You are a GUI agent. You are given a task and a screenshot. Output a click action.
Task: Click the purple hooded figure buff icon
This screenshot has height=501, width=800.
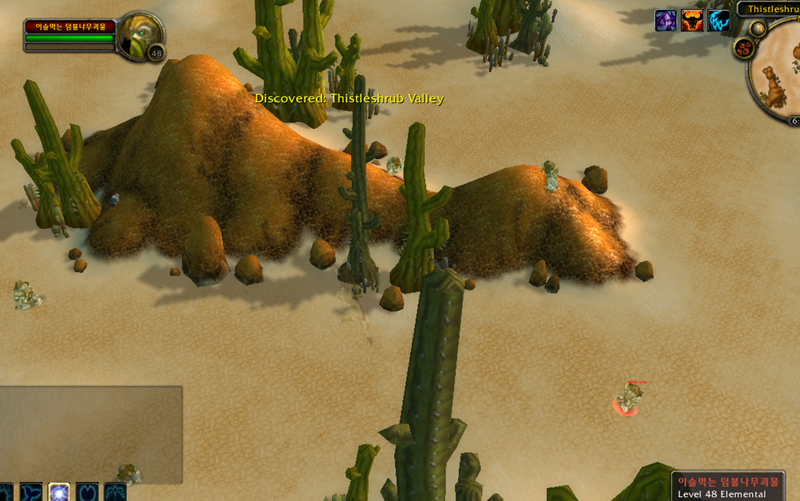point(666,20)
